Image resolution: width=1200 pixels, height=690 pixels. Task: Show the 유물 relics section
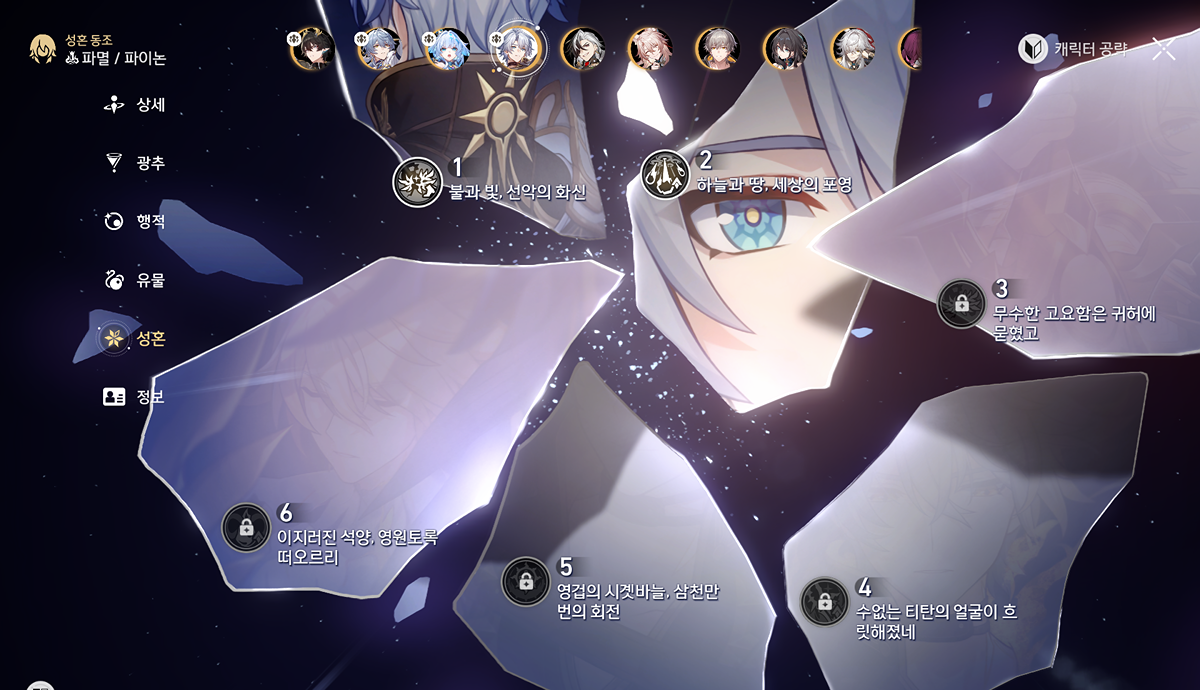click(x=137, y=280)
